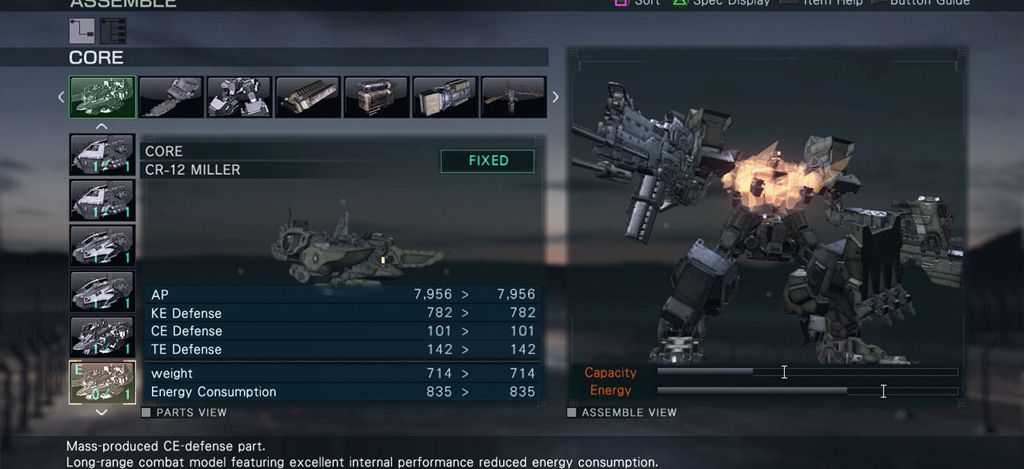Switch to the list-layout view icon under ASSEMBLE
1024x469 pixels.
pyautogui.click(x=113, y=31)
